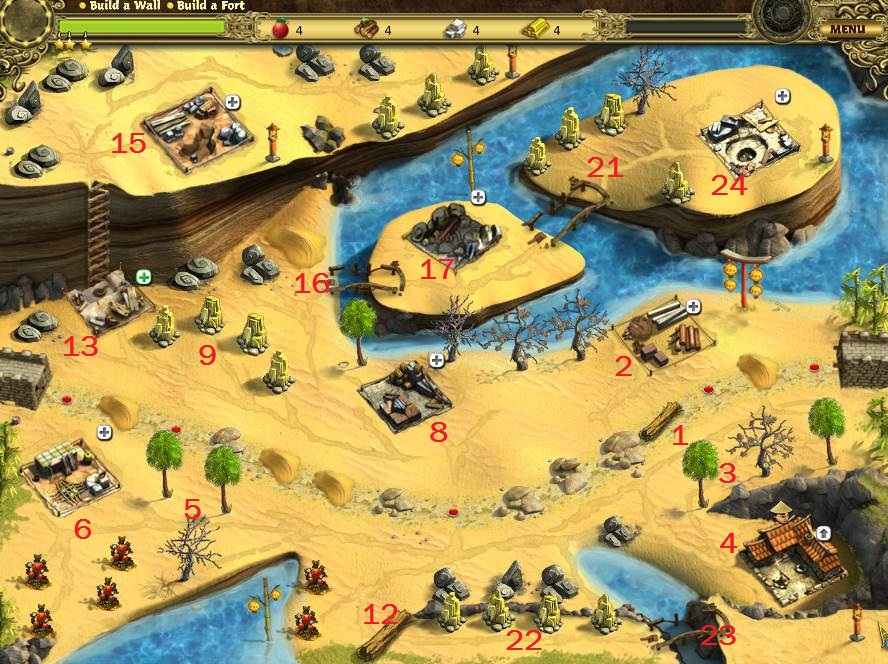This screenshot has height=664, width=888.
Task: Activate the green plus icon near site 13
Action: tap(144, 276)
